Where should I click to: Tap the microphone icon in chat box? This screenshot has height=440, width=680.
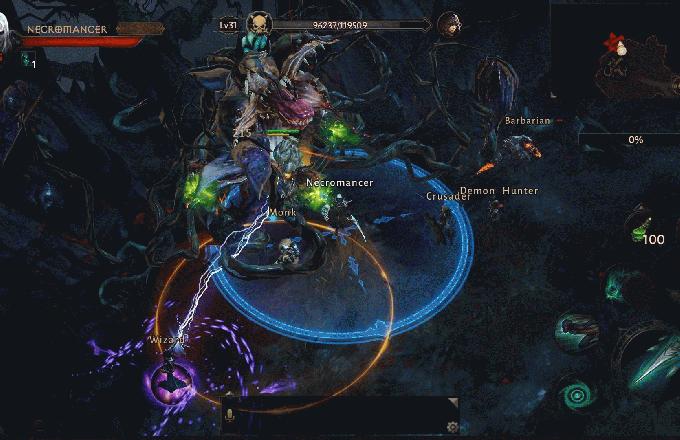pyautogui.click(x=228, y=414)
